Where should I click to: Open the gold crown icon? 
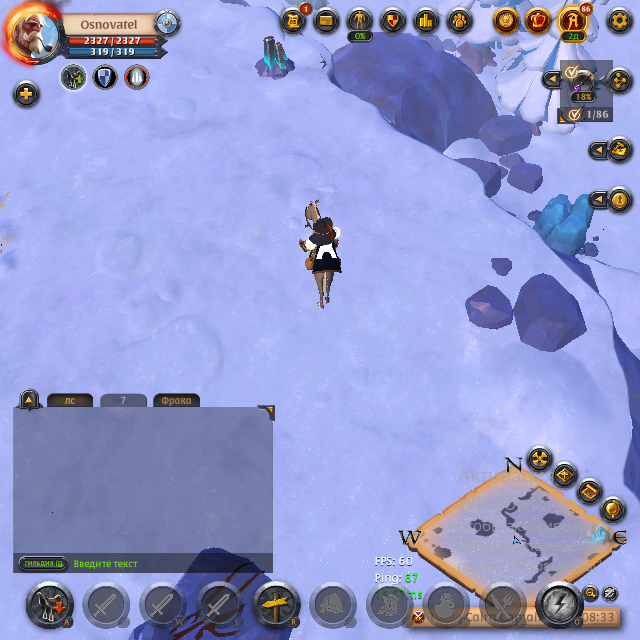point(538,20)
